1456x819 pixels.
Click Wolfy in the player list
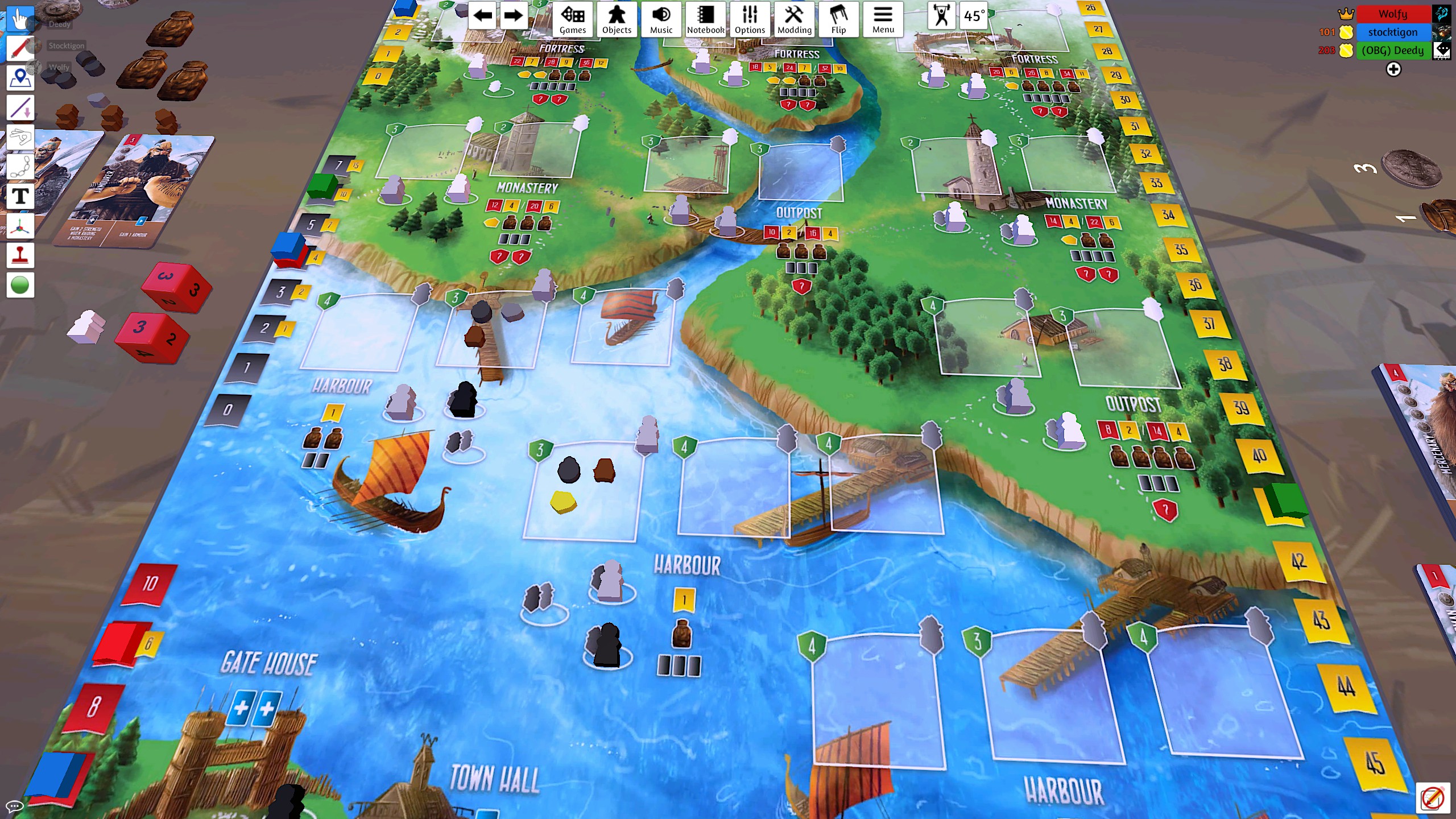point(1393,14)
